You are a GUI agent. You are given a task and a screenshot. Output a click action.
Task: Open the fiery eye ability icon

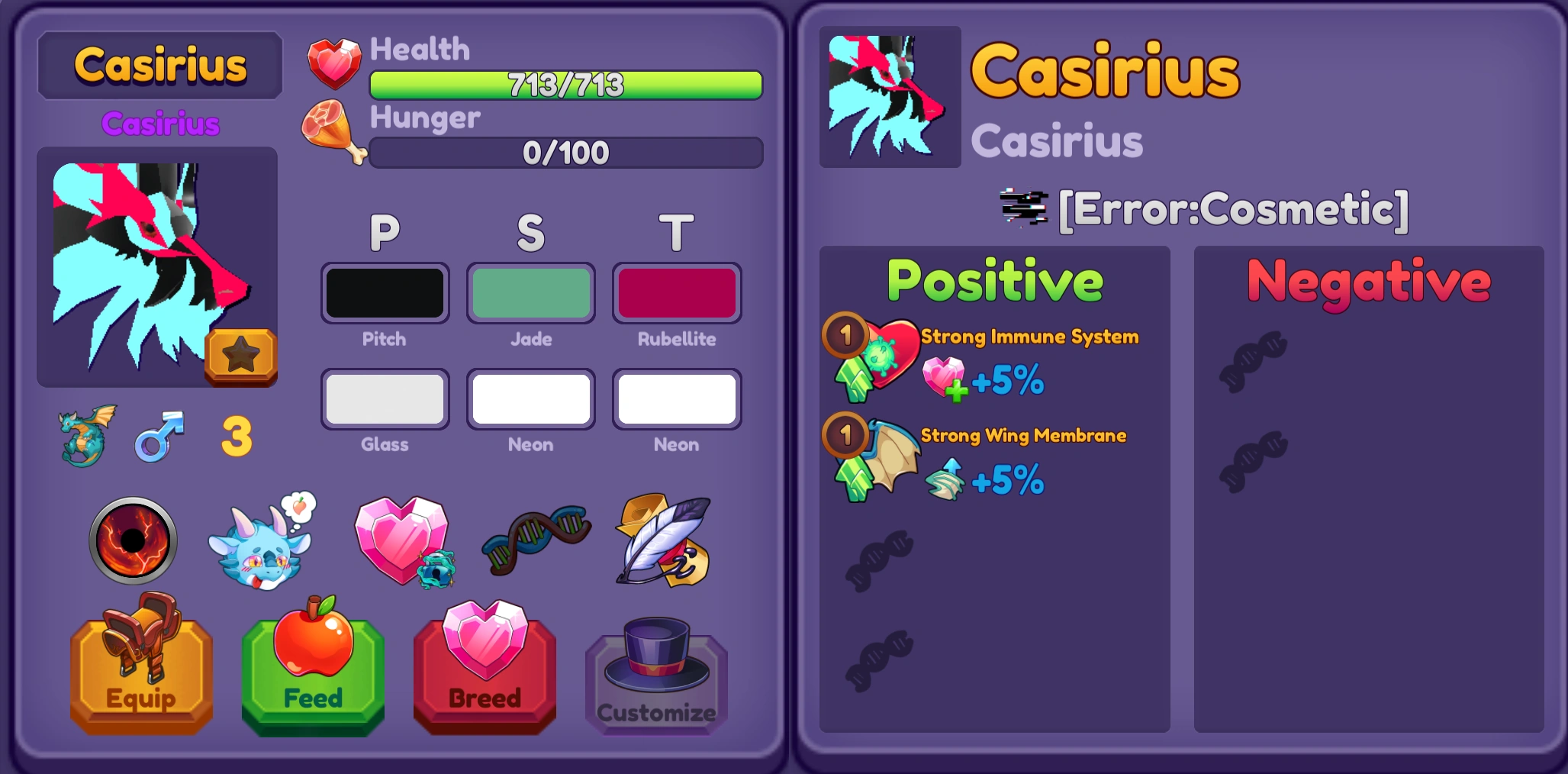tap(132, 542)
